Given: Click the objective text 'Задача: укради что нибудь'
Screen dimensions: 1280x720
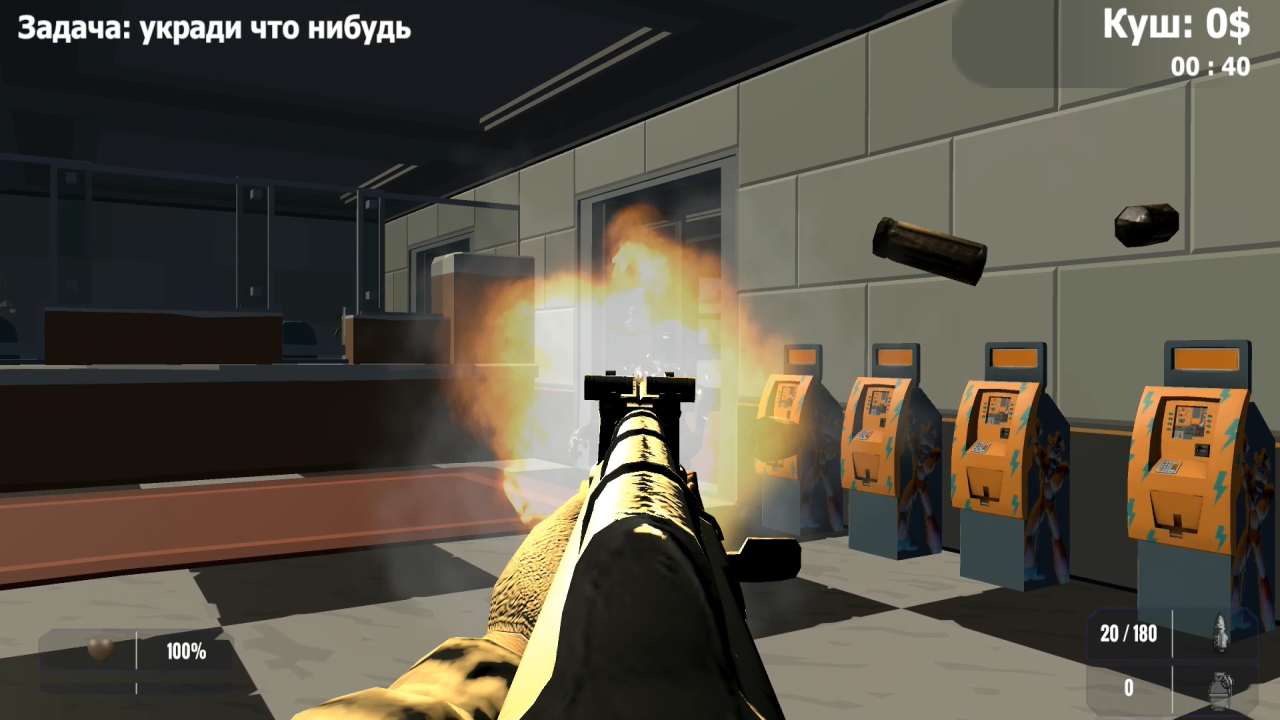Looking at the screenshot, I should point(211,29).
